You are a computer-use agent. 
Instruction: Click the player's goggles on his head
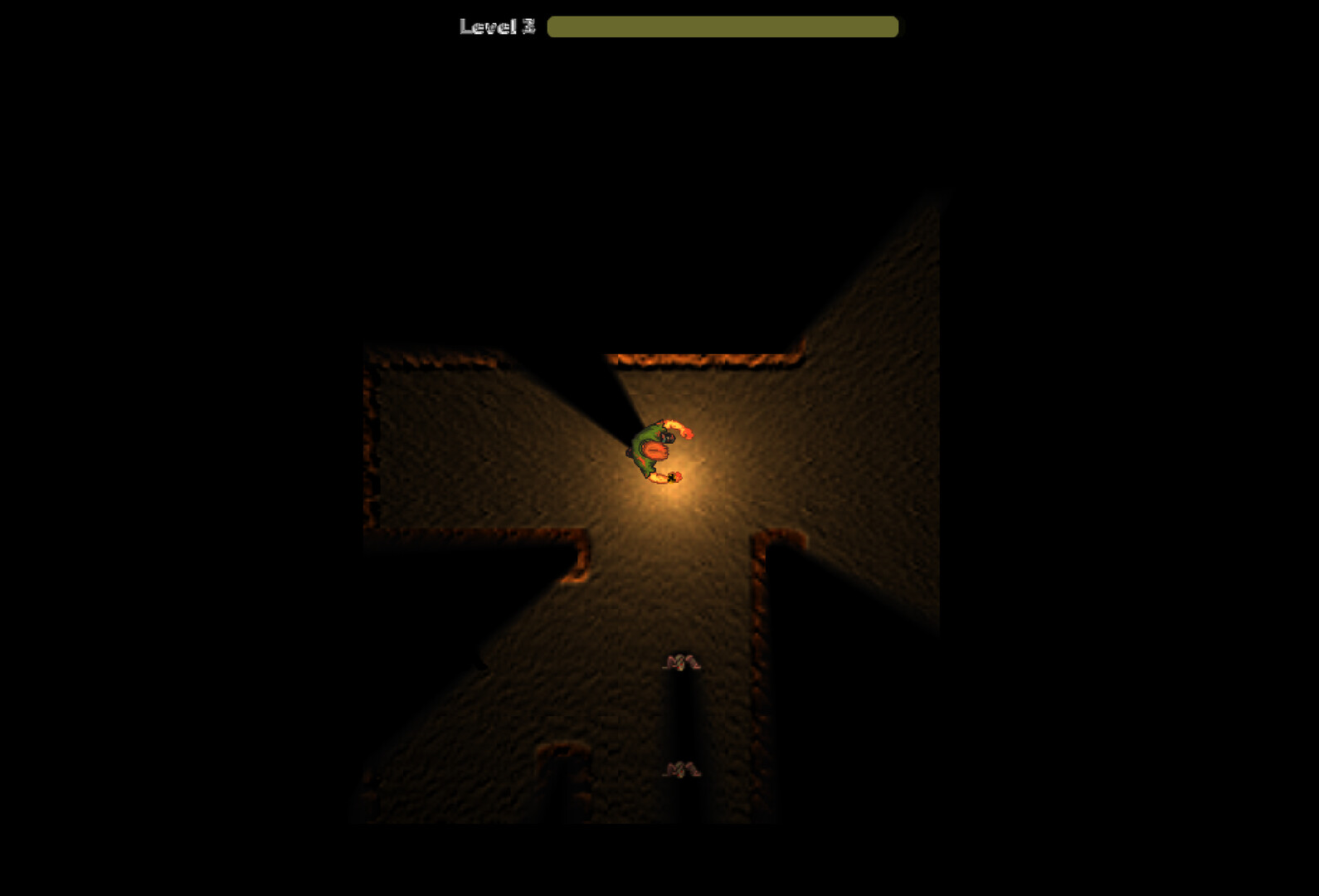tap(667, 437)
